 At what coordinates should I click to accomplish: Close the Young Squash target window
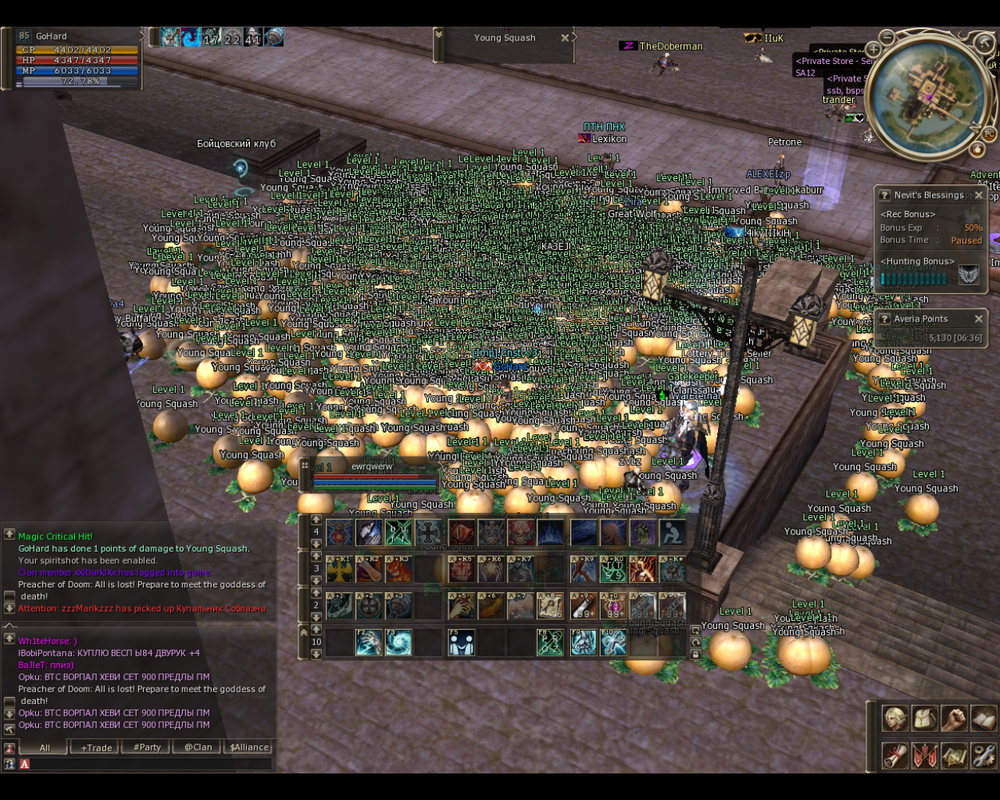[x=564, y=38]
